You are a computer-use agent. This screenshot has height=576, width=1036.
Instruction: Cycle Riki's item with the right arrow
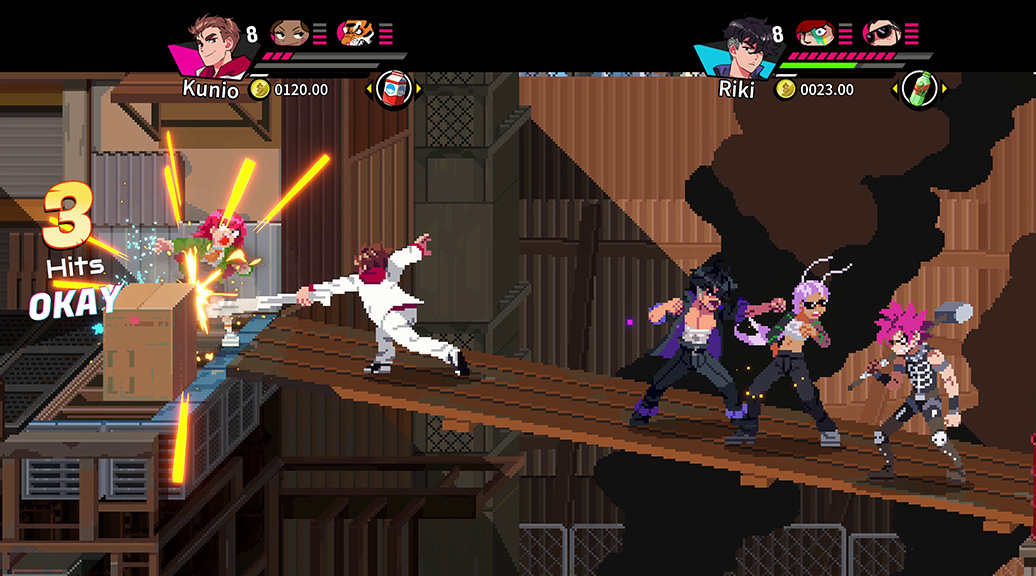[x=943, y=90]
